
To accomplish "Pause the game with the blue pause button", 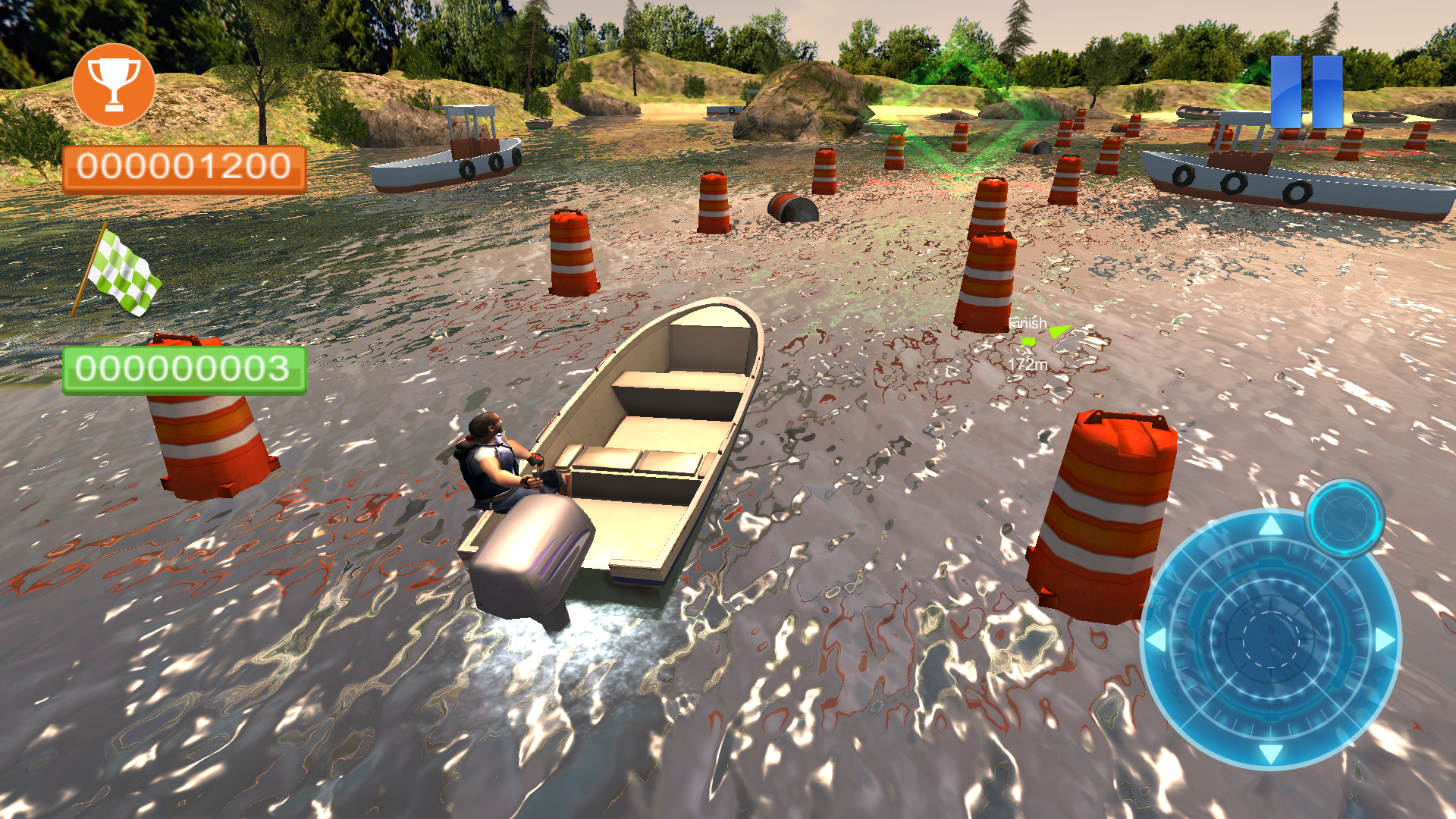I will pyautogui.click(x=1306, y=92).
